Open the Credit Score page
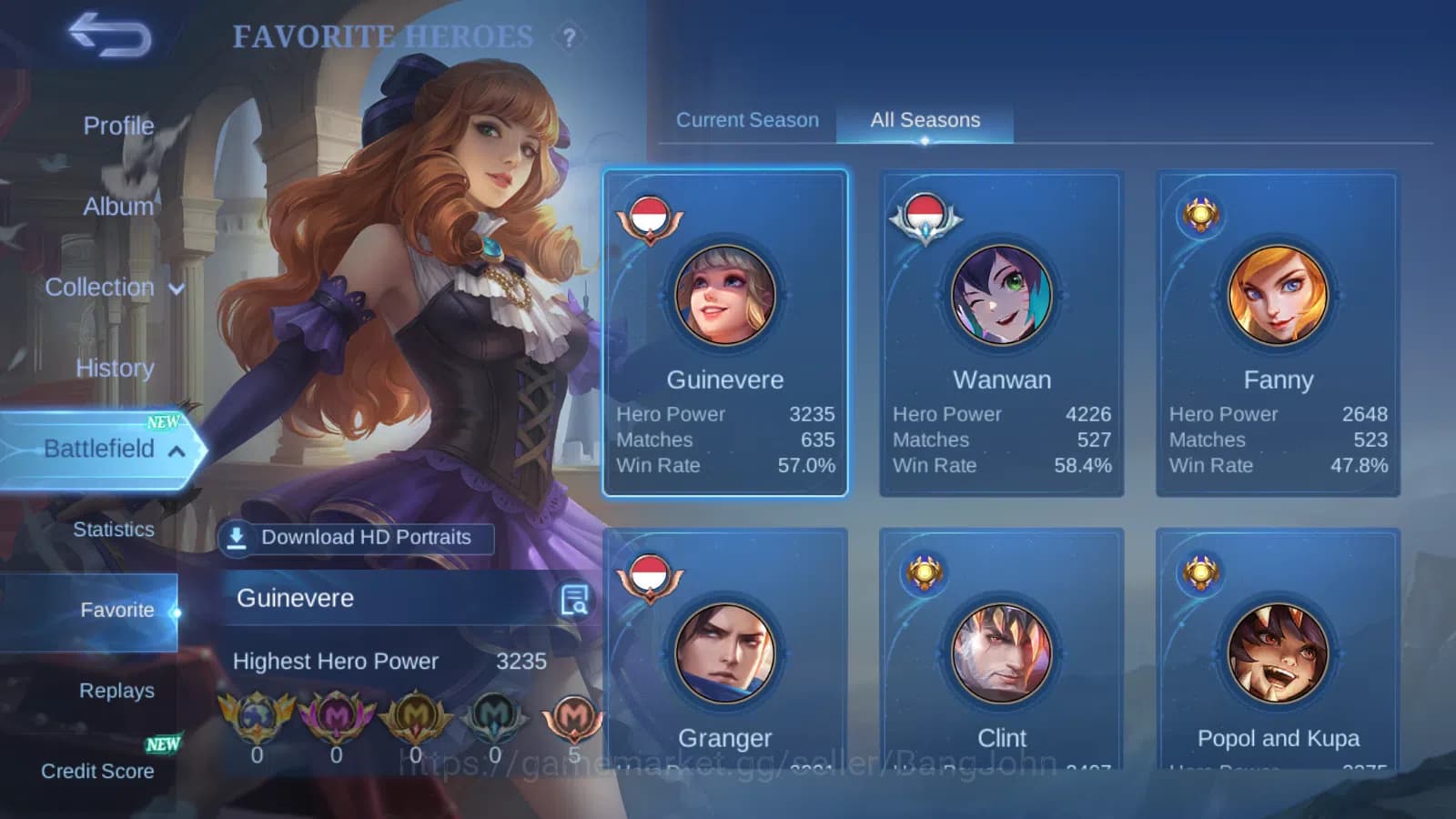The height and width of the screenshot is (819, 1456). pyautogui.click(x=96, y=771)
